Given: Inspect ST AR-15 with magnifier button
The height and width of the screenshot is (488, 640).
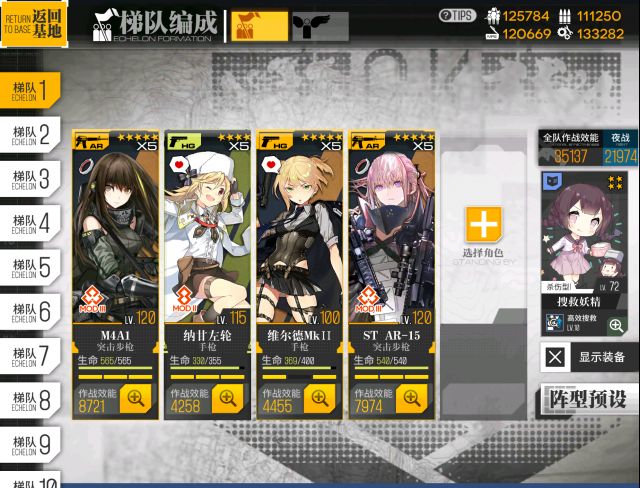Looking at the screenshot, I should tap(412, 398).
